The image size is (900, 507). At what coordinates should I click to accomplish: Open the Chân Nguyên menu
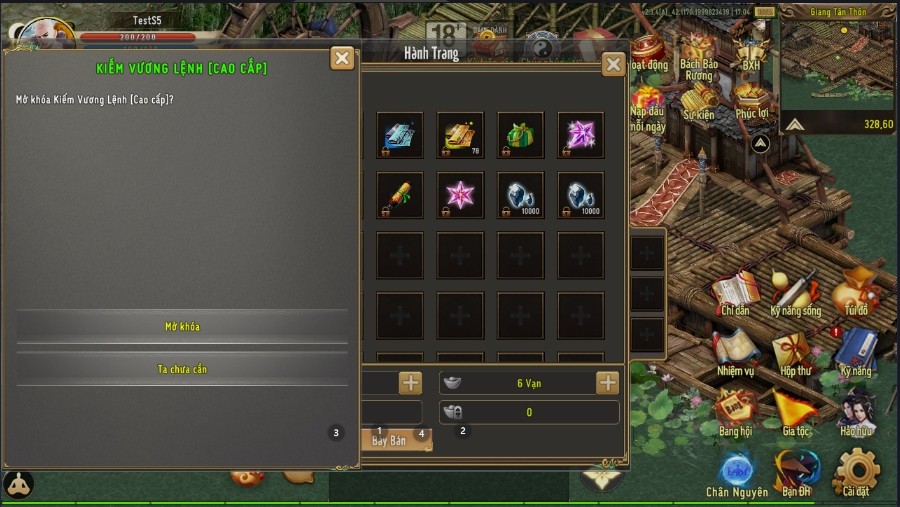pos(737,473)
